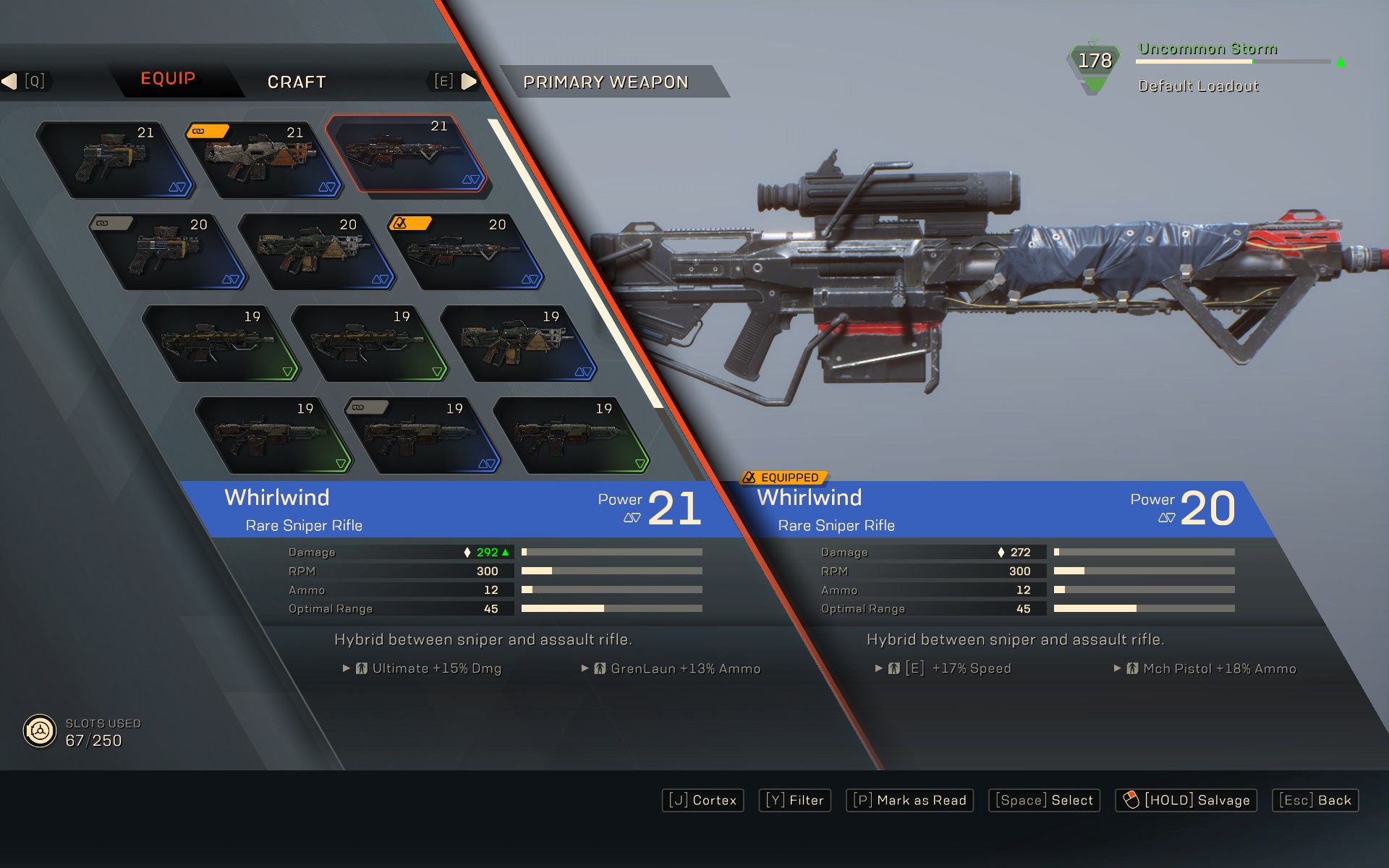This screenshot has width=1389, height=868.
Task: Open the EQUIP tab
Action: pos(168,78)
